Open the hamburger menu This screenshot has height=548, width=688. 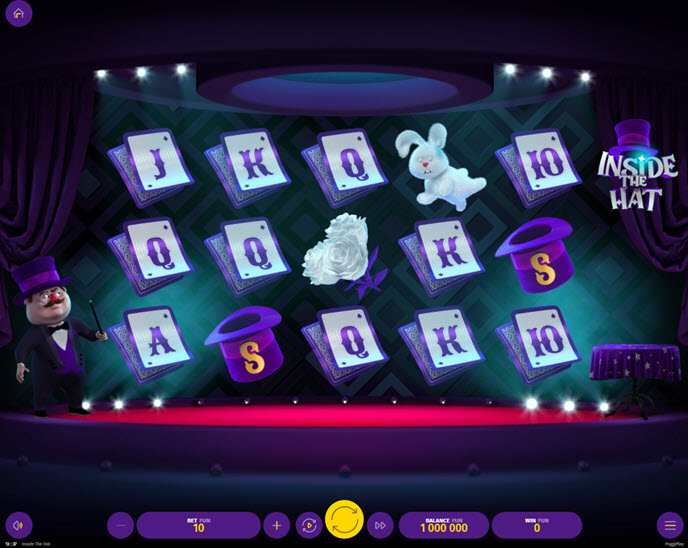pyautogui.click(x=670, y=525)
